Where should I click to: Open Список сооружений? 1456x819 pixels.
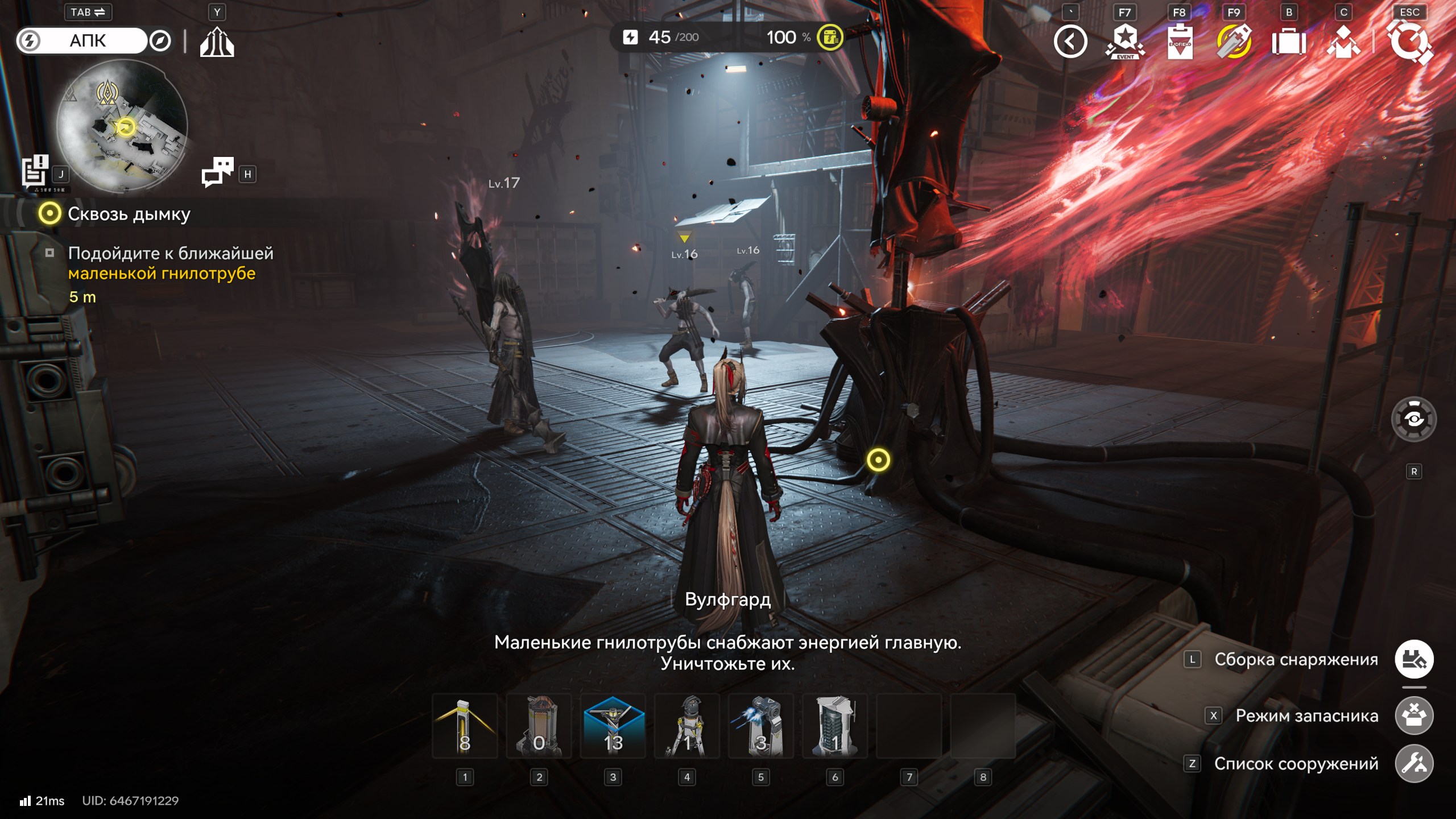[1414, 764]
